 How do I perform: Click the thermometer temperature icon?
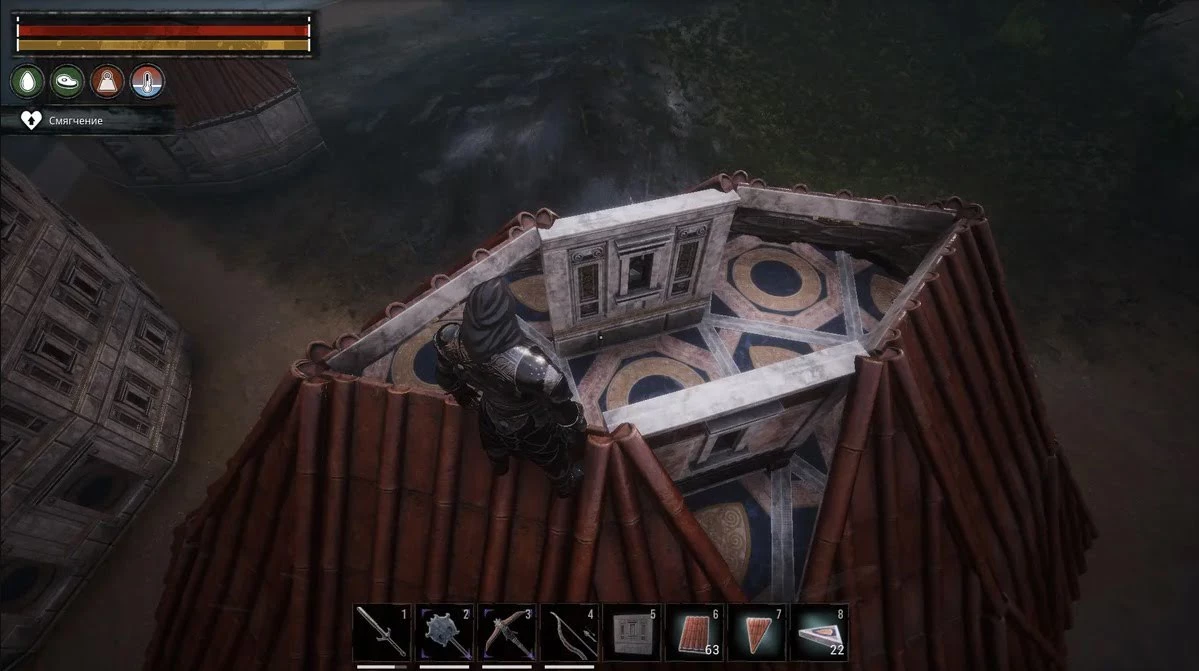pyautogui.click(x=147, y=81)
